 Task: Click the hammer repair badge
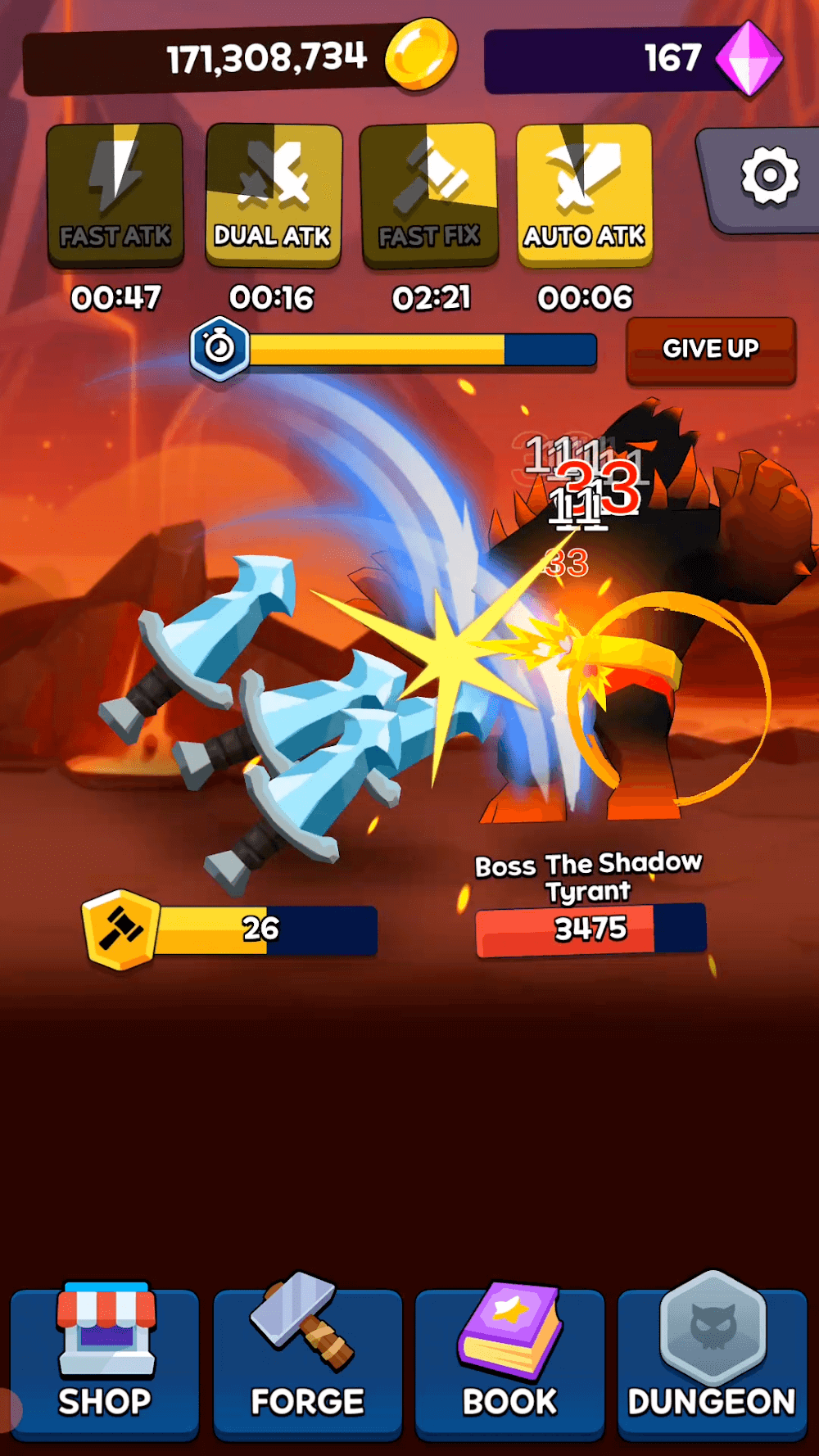[x=121, y=929]
